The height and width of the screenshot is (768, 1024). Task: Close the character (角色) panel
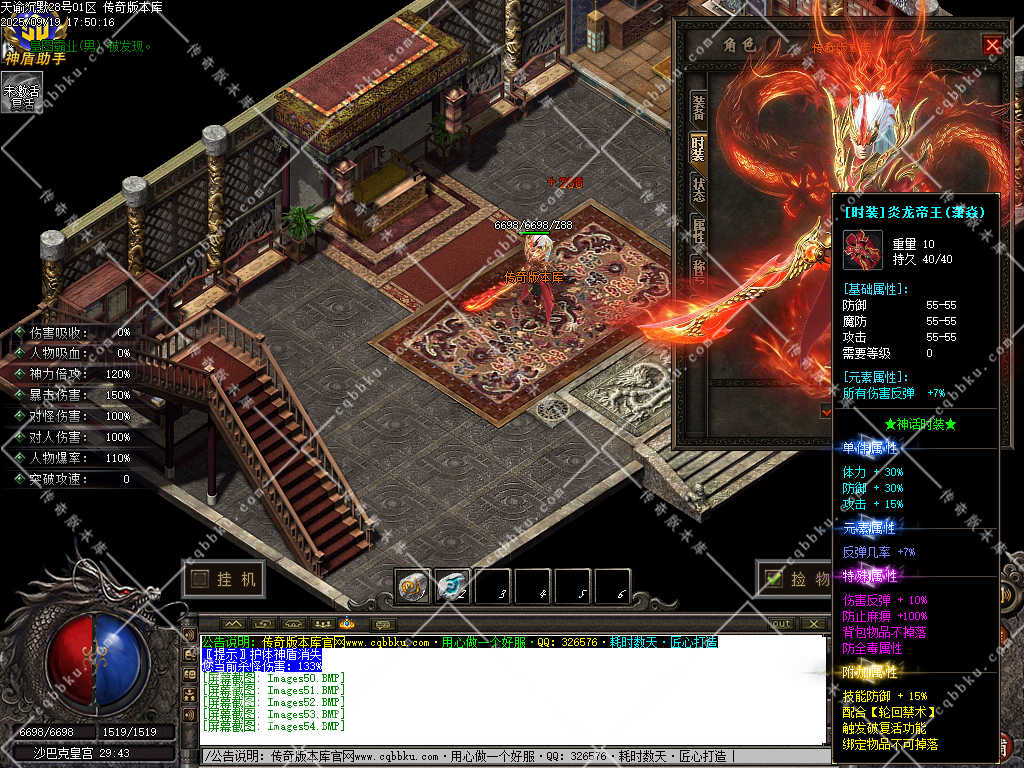[992, 45]
